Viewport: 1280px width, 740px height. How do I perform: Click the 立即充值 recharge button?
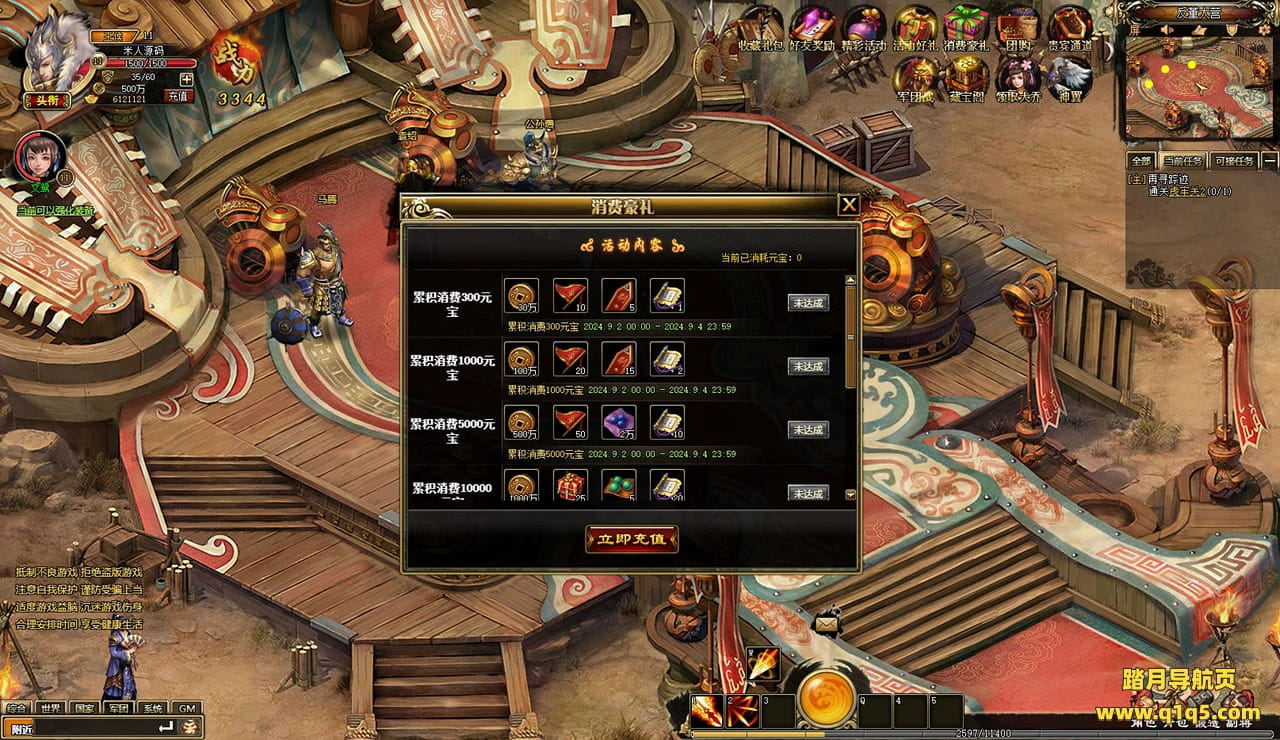632,539
